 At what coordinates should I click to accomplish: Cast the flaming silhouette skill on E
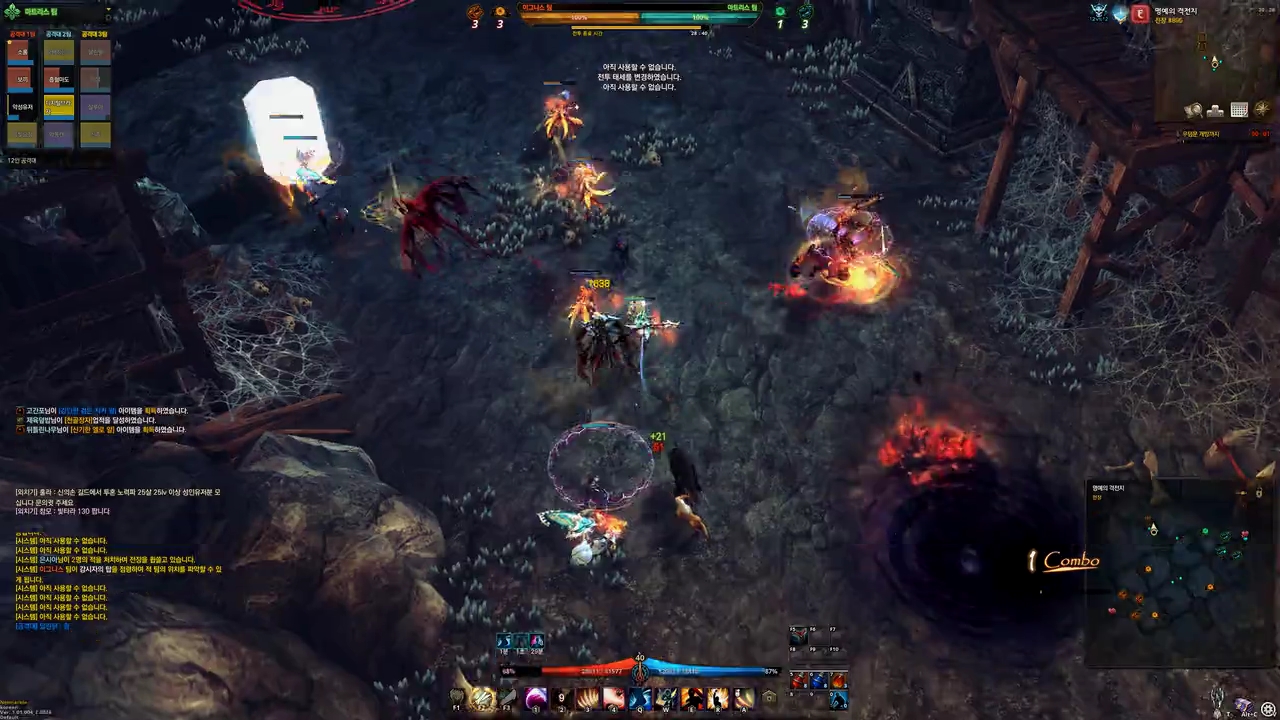tap(692, 697)
